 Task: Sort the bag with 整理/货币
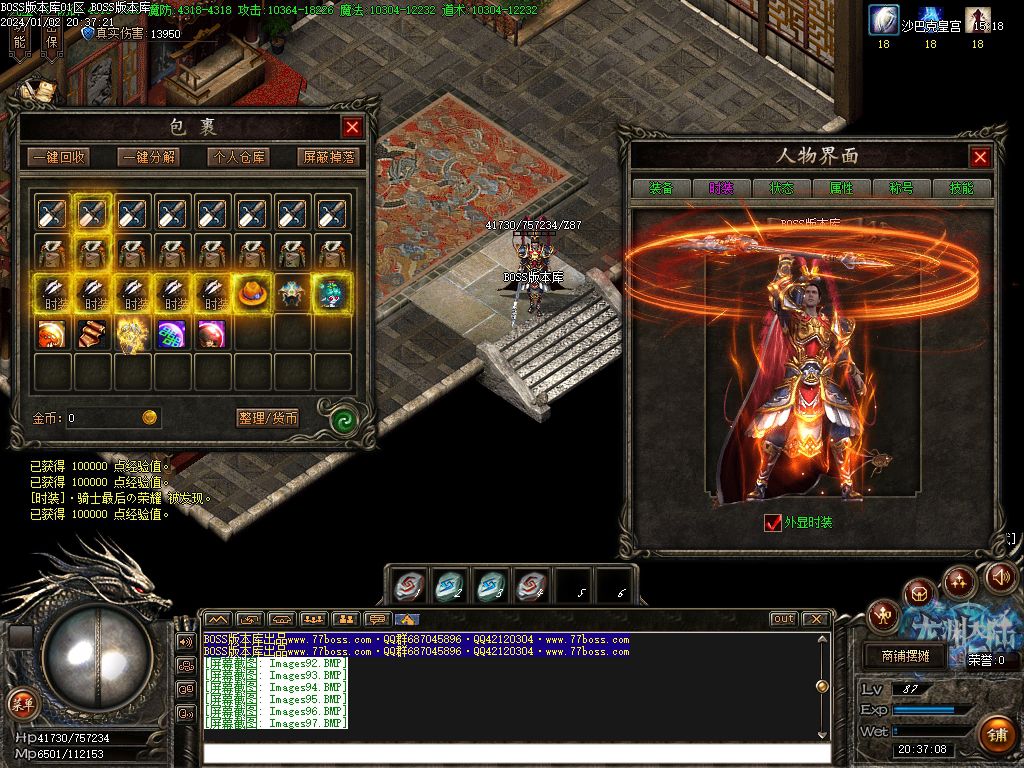click(x=268, y=418)
